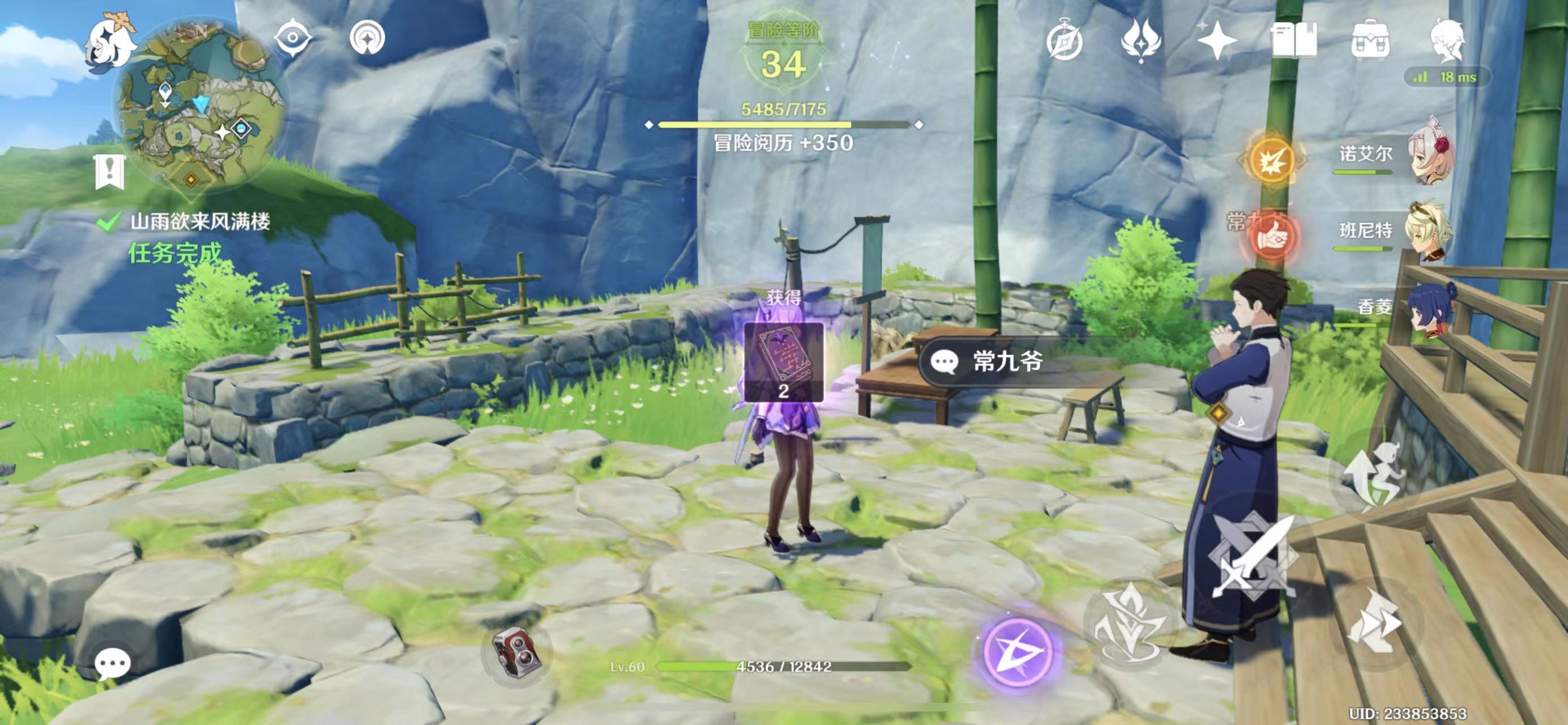The height and width of the screenshot is (725, 1568).
Task: Open the events wing-shaped icon
Action: tap(1141, 41)
